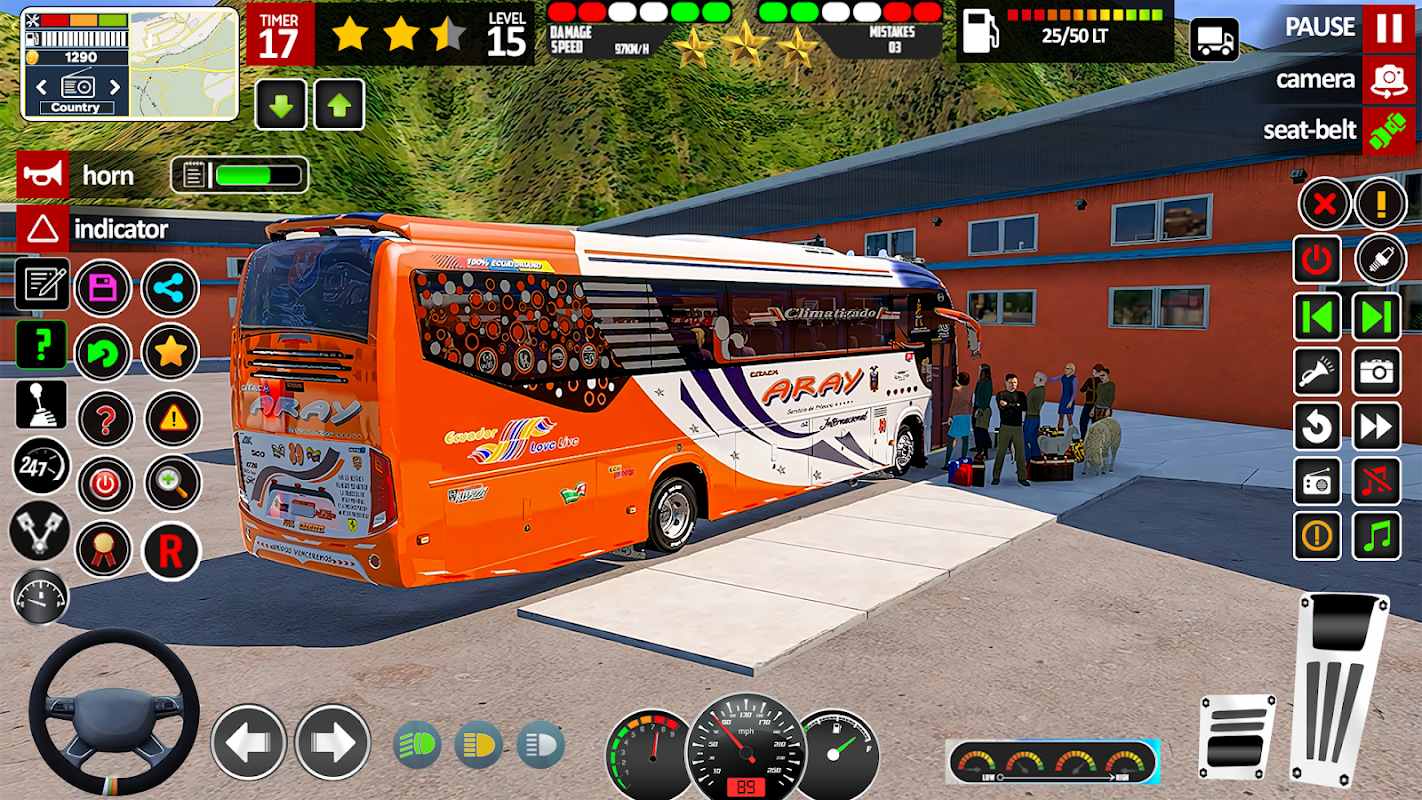The width and height of the screenshot is (1422, 800).
Task: Take a screenshot with the camera icon
Action: tap(1377, 373)
